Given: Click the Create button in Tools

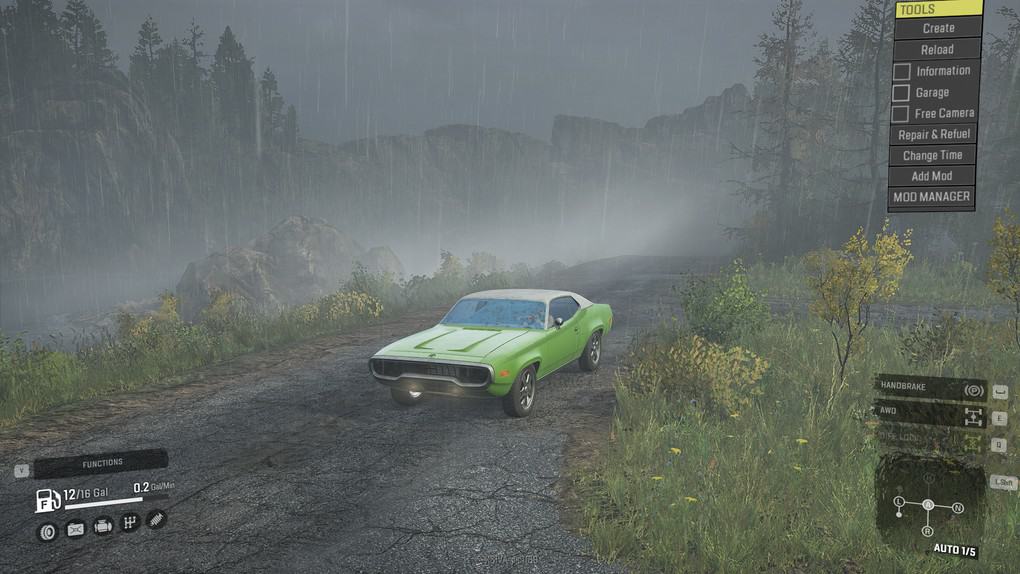Looking at the screenshot, I should [937, 28].
